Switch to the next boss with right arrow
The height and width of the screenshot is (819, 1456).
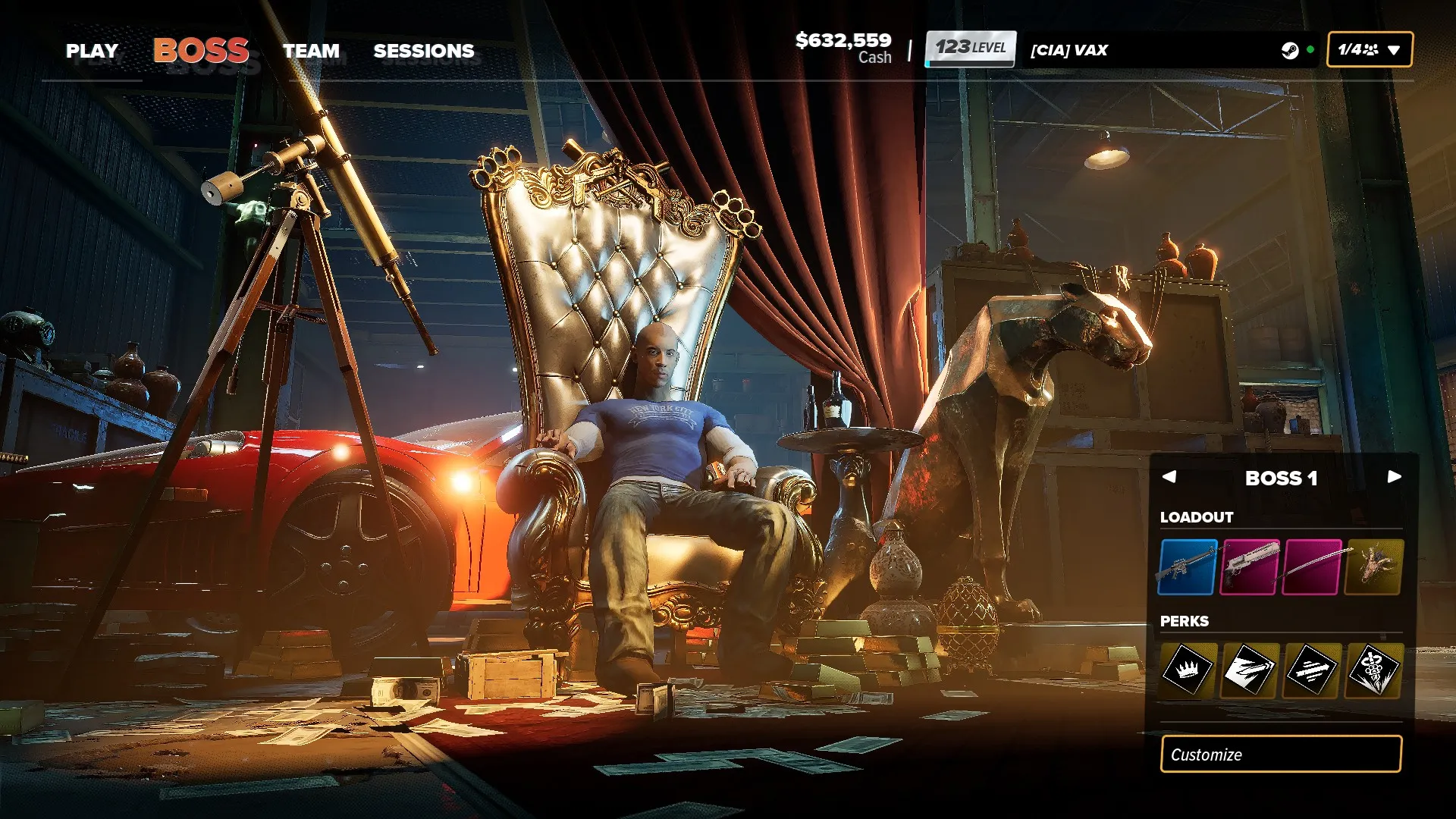pos(1394,477)
